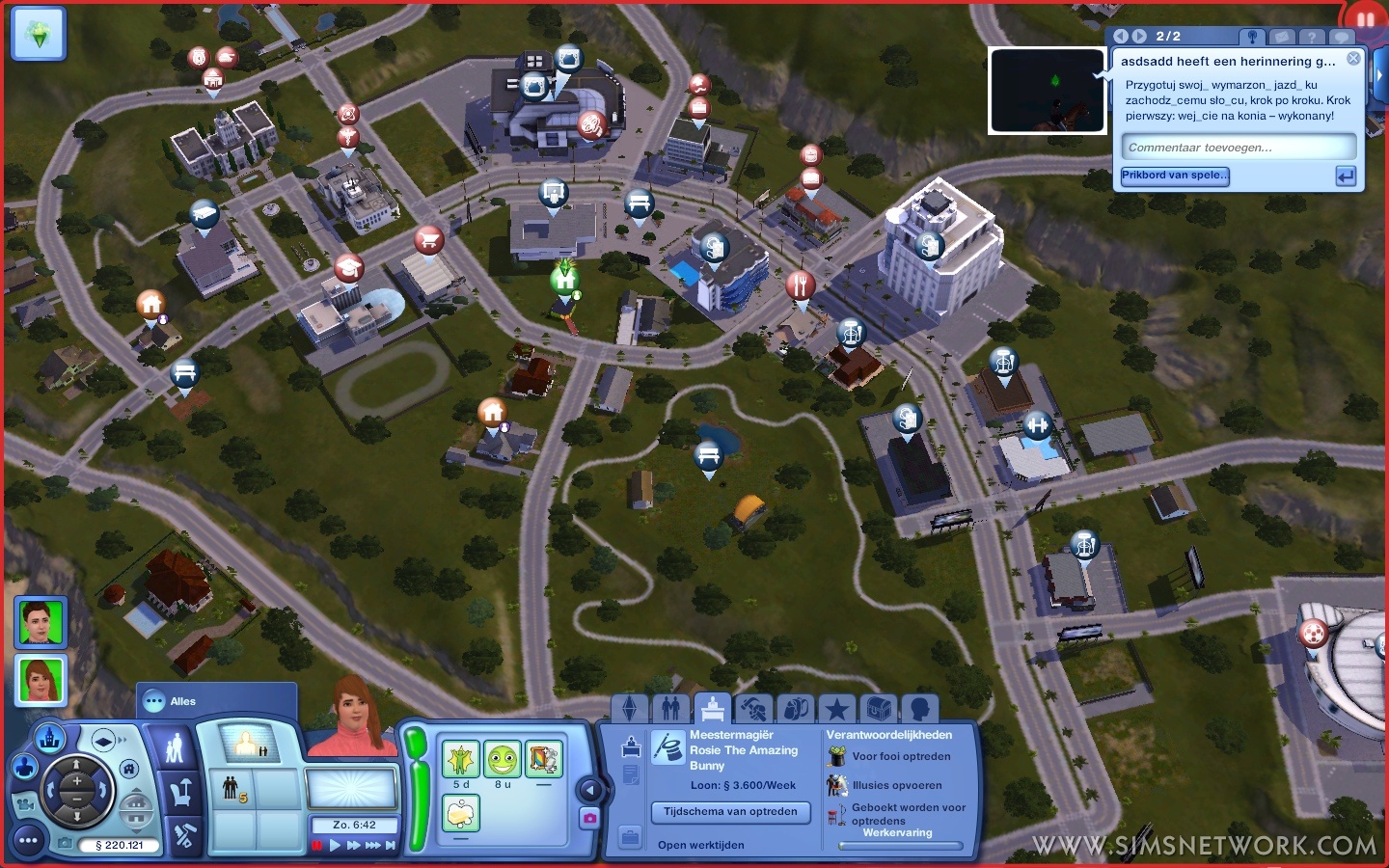Screen dimensions: 1389x868
Task: Select the male Sim portrait
Action: tap(41, 622)
